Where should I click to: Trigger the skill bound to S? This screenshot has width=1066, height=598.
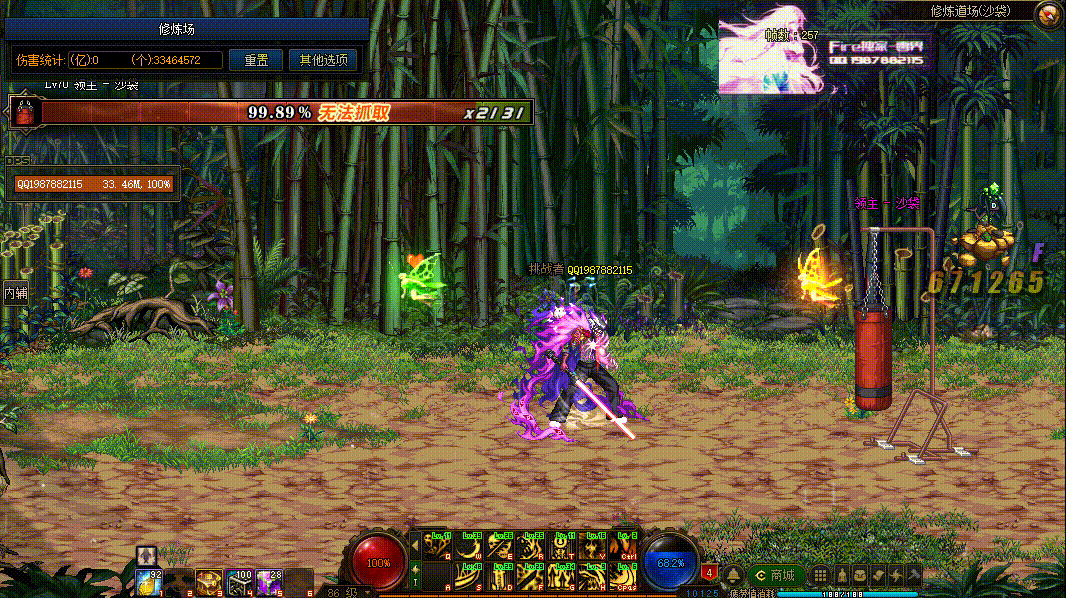(x=470, y=577)
